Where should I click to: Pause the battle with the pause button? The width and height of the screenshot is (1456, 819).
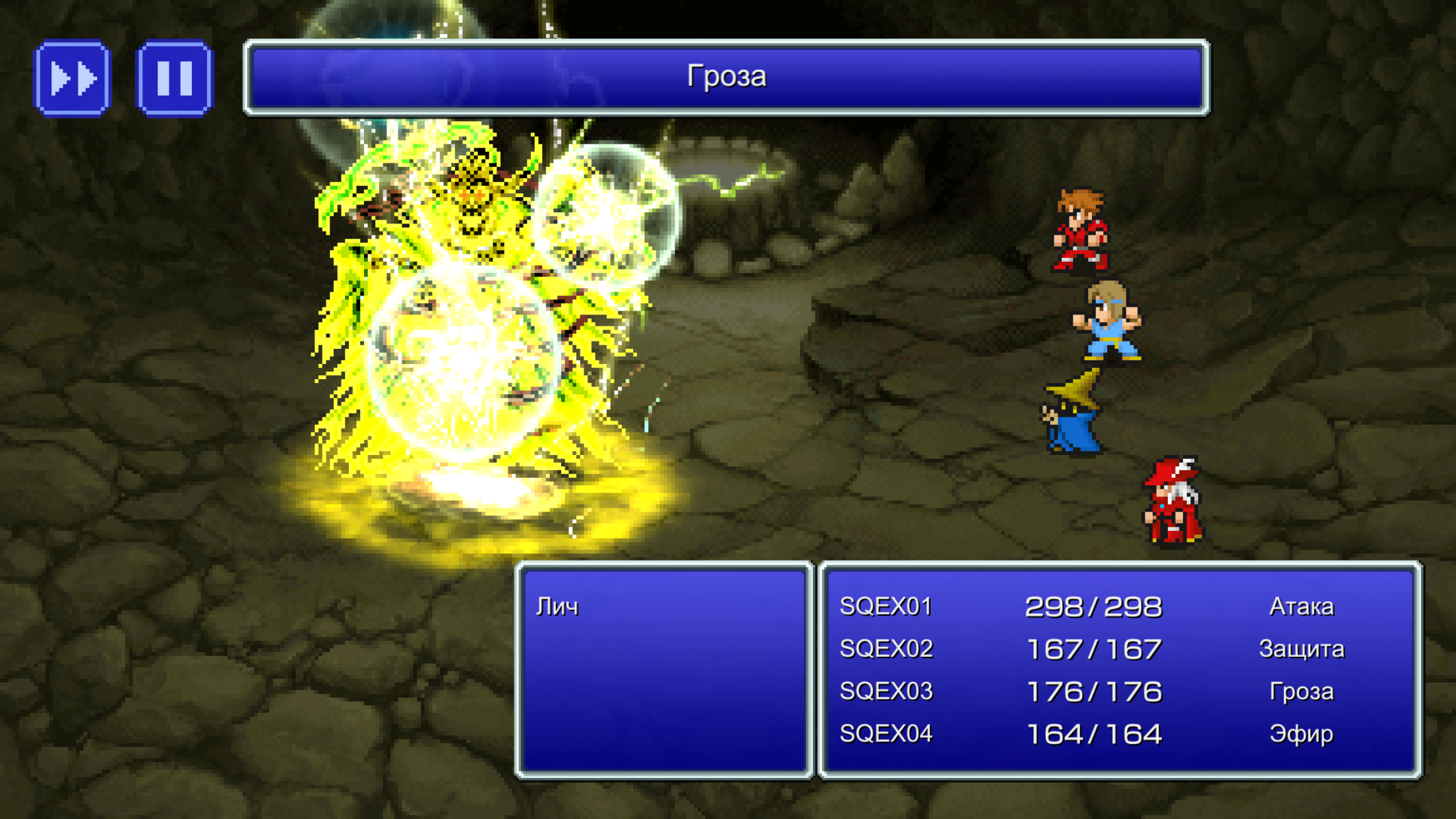(175, 78)
